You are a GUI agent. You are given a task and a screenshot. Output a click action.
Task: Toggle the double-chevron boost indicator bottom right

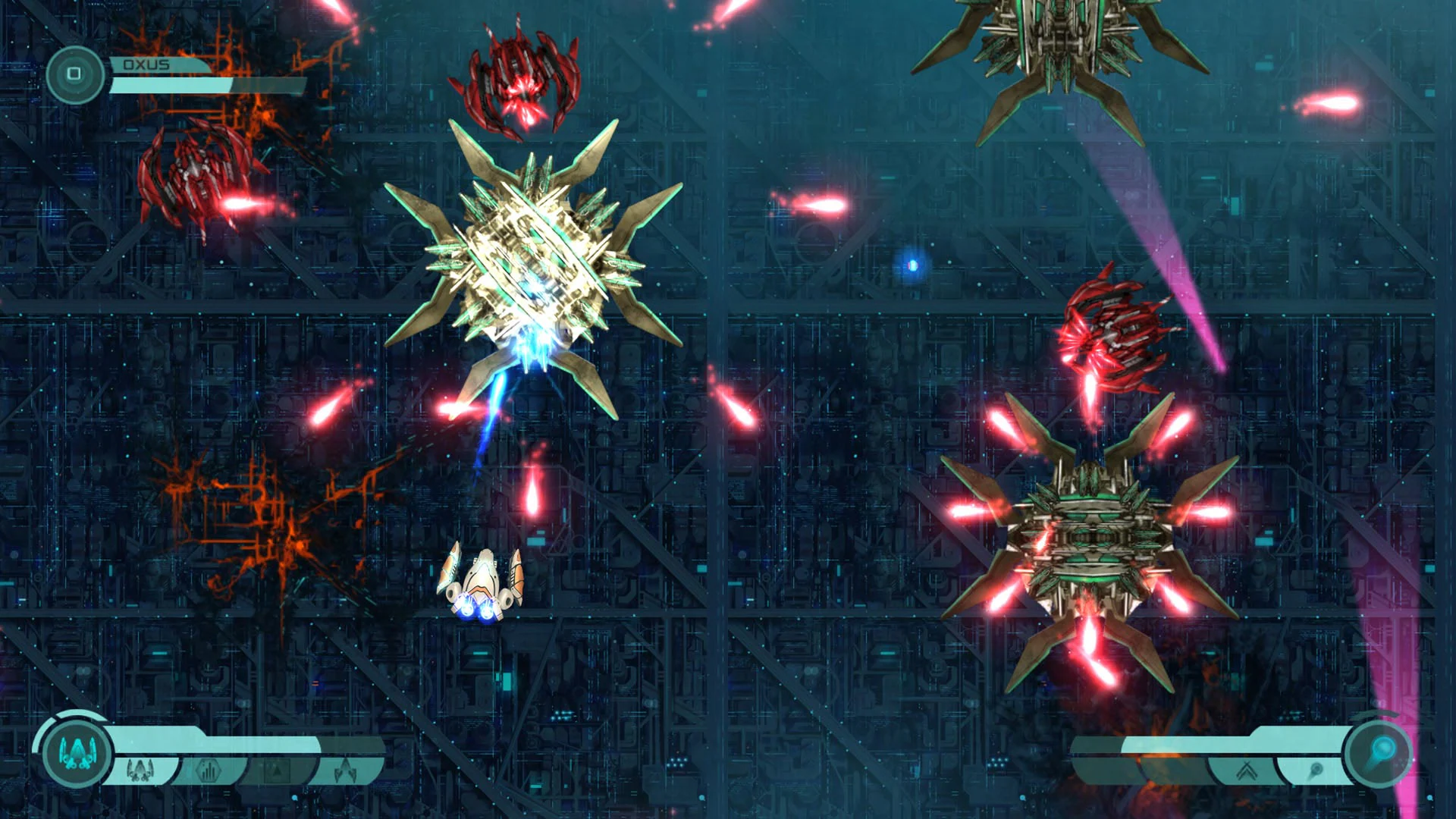1246,768
